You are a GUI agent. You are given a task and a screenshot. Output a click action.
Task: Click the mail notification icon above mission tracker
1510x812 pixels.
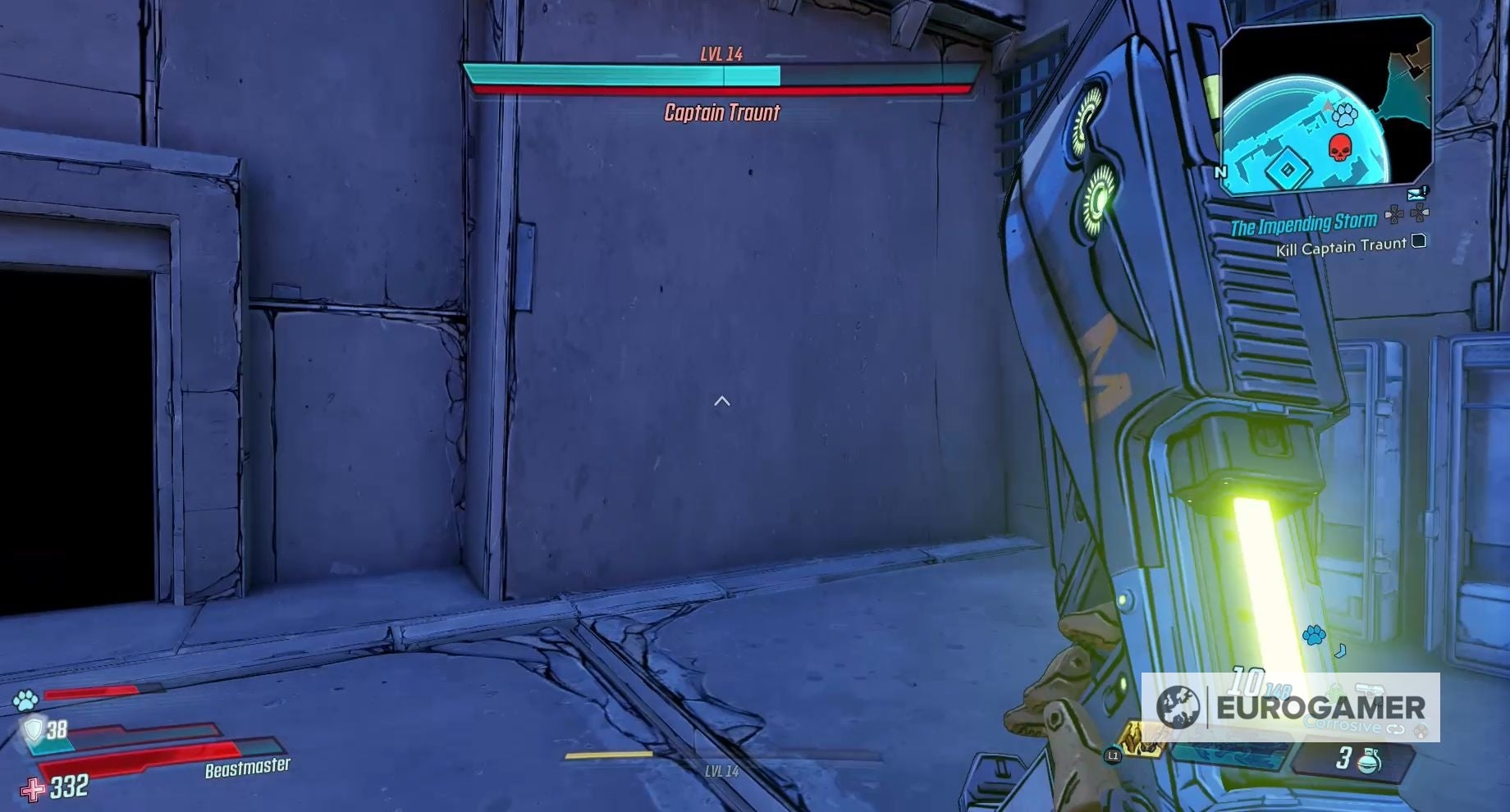point(1415,194)
